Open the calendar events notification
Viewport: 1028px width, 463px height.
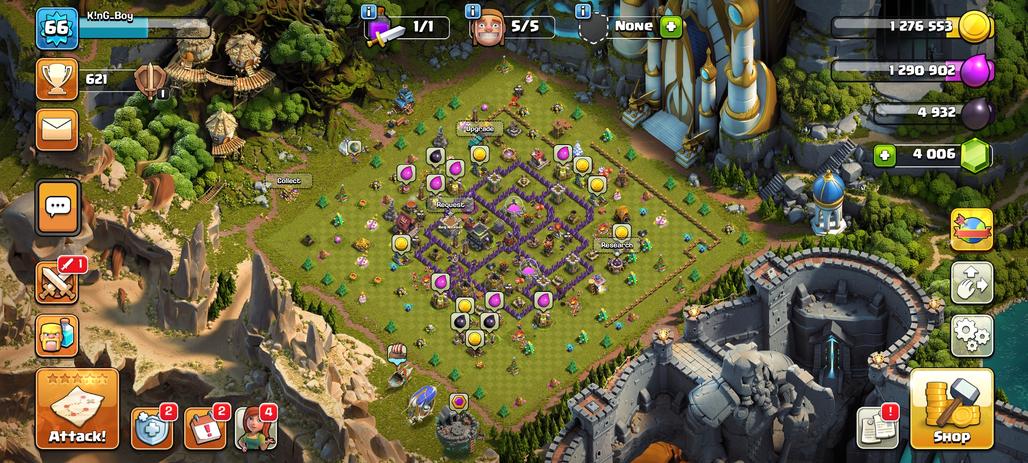(204, 428)
